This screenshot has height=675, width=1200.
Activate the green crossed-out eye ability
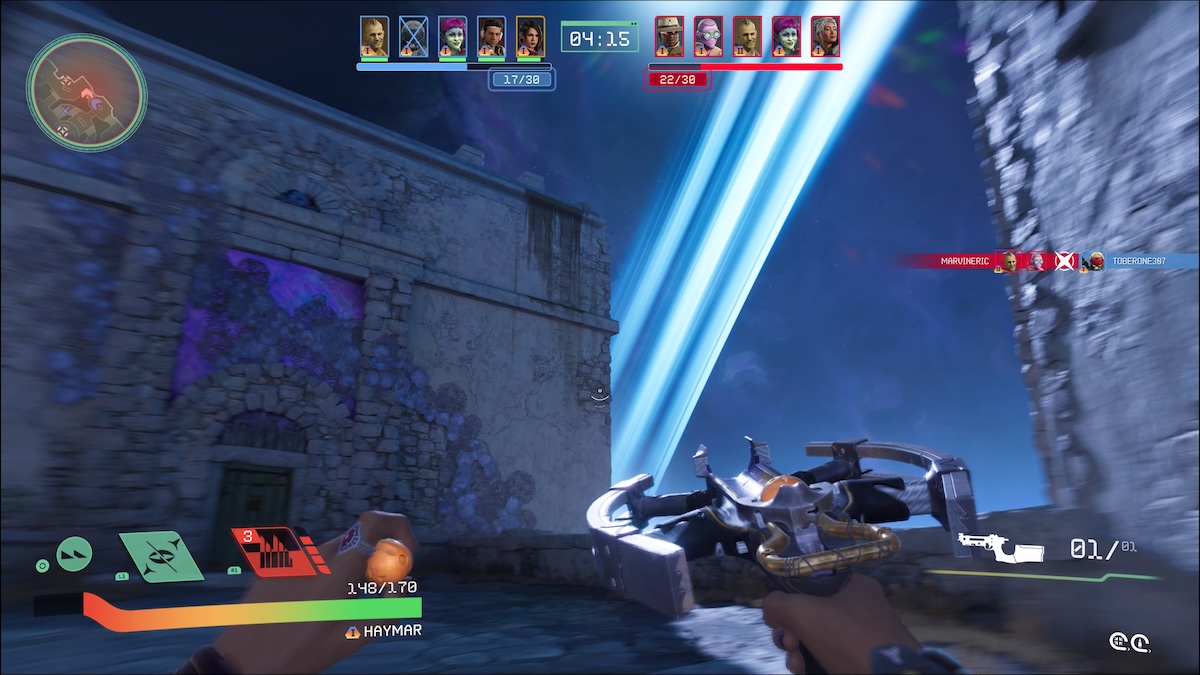coord(160,555)
